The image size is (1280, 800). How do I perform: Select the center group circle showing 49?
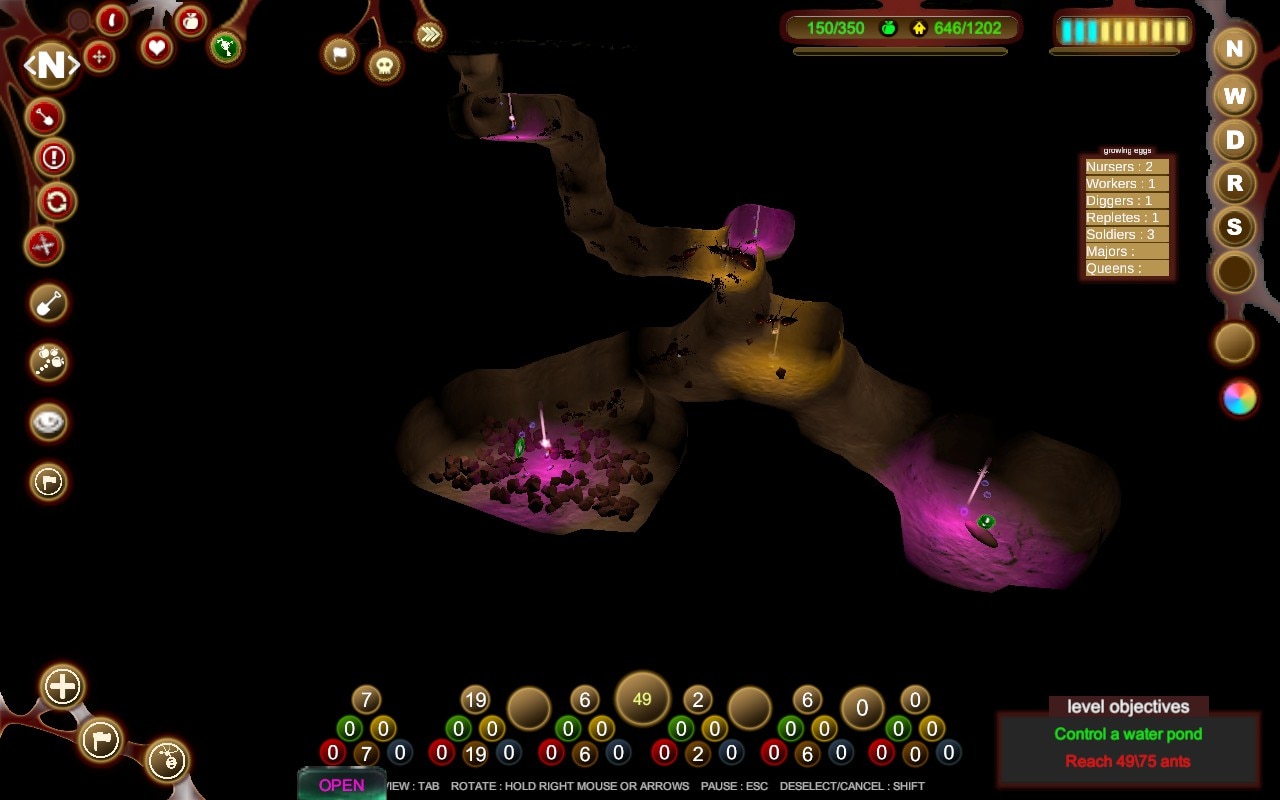[x=642, y=700]
